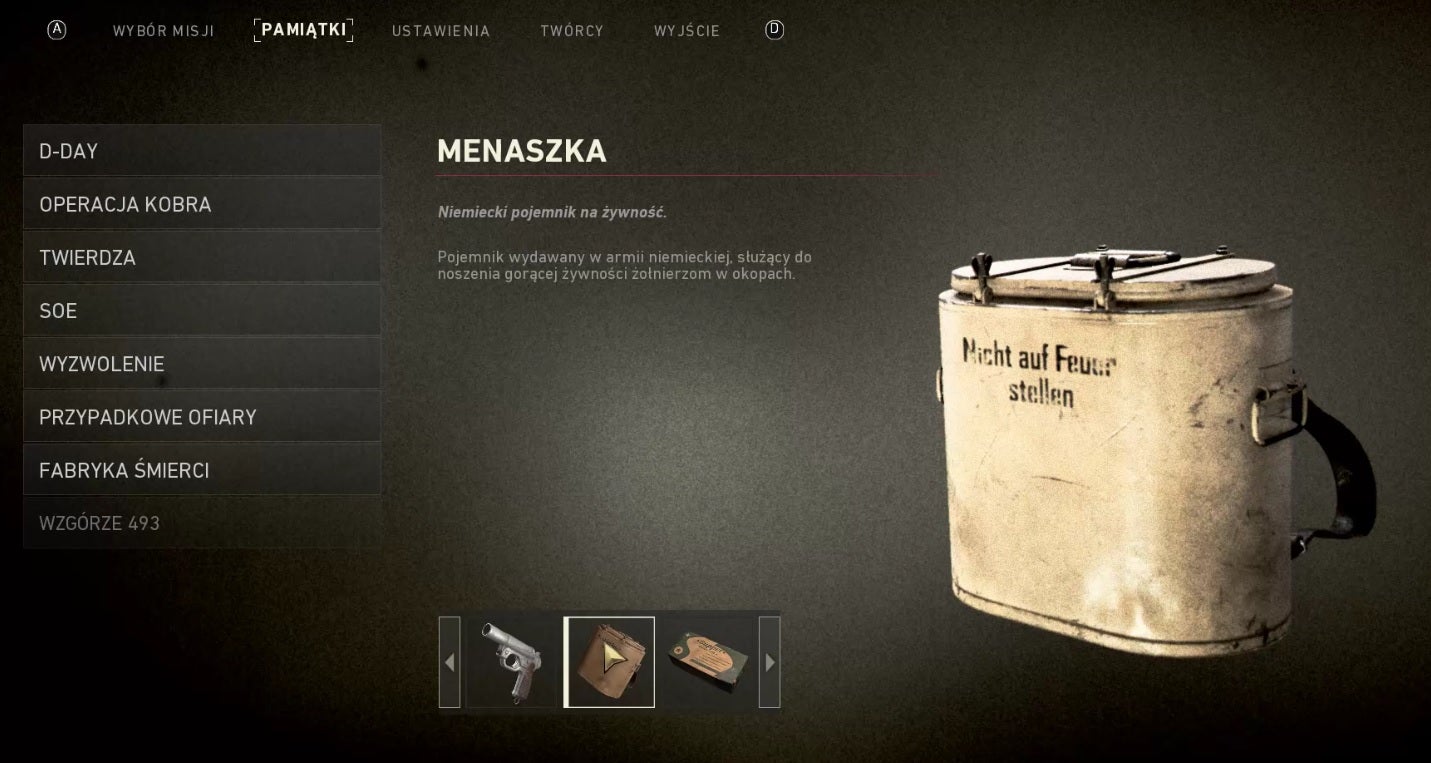This screenshot has width=1431, height=763.
Task: Select the SOE mission entry
Action: coord(202,310)
